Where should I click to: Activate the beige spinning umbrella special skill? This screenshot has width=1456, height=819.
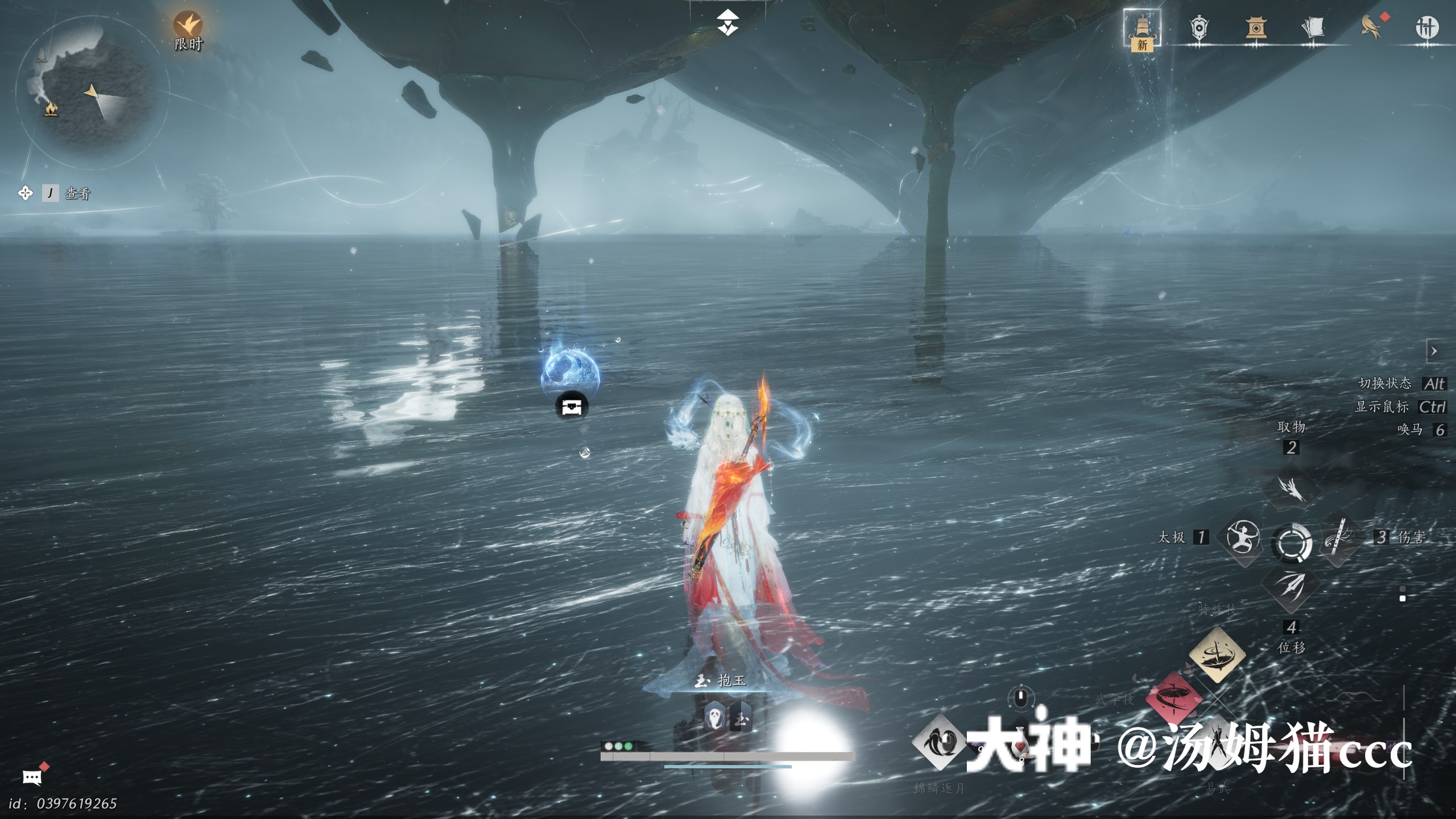[x=1217, y=654]
